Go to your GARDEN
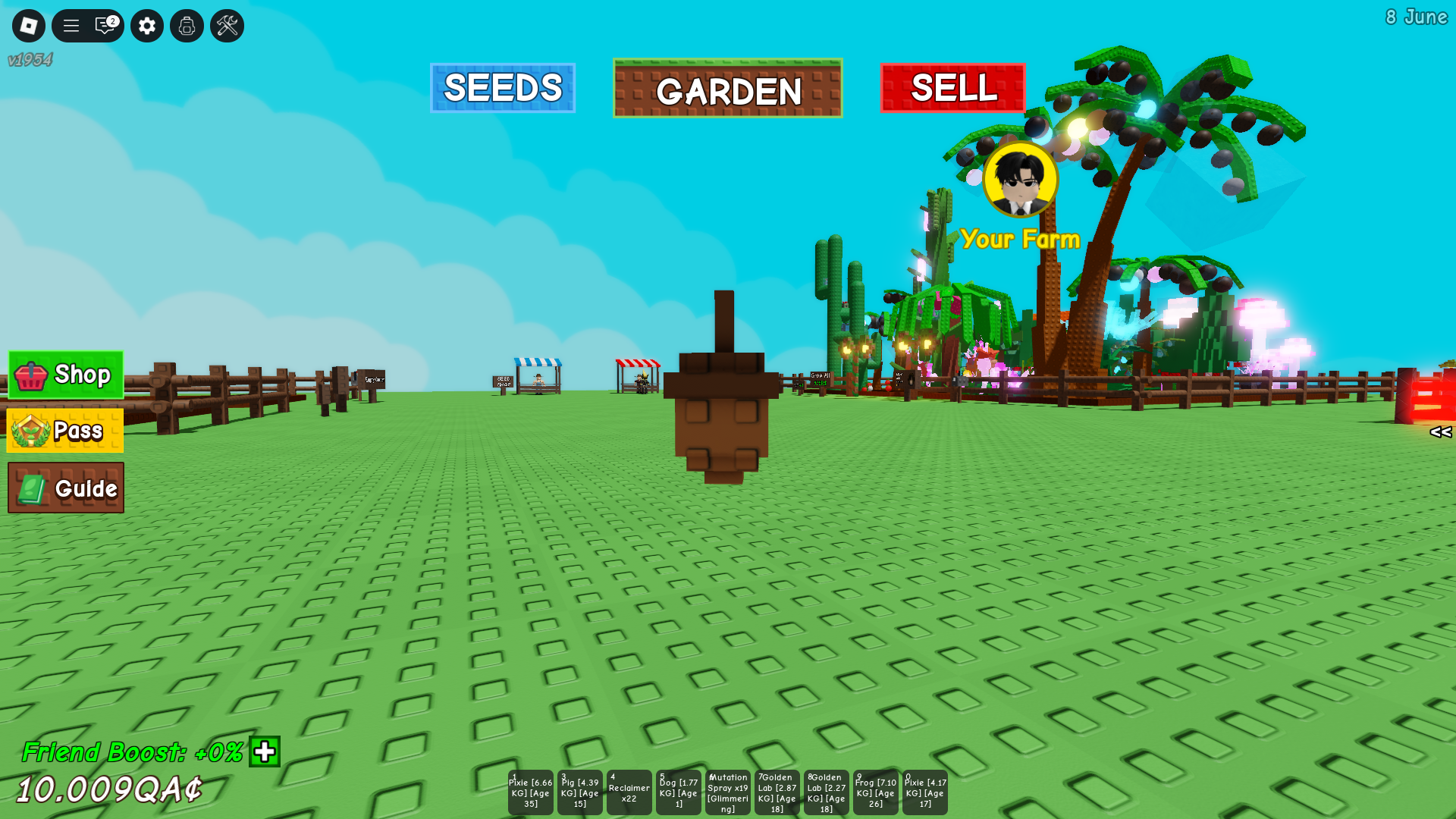This screenshot has height=819, width=1456. pos(727,89)
